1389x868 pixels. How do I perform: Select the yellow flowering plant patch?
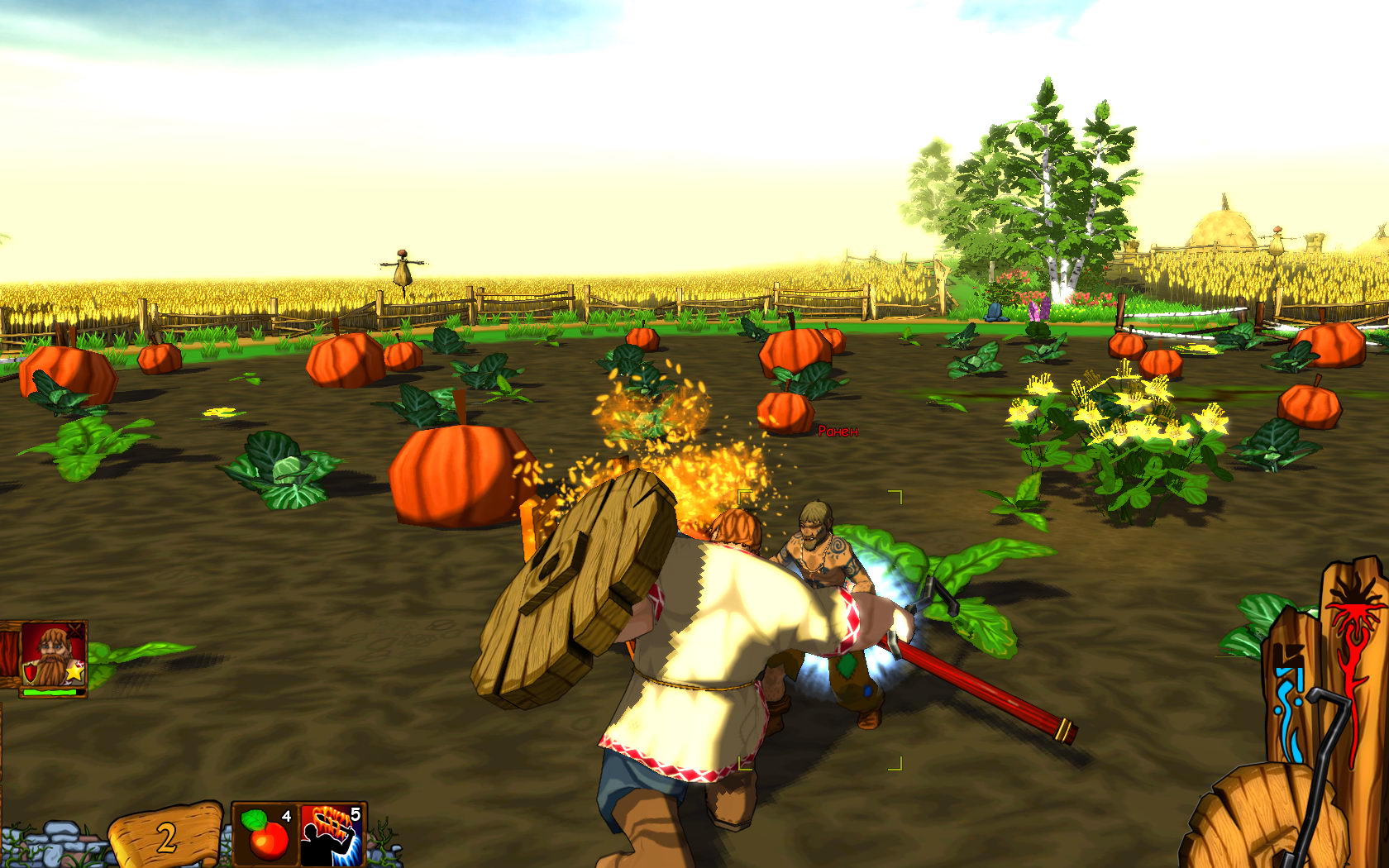(x=1124, y=422)
